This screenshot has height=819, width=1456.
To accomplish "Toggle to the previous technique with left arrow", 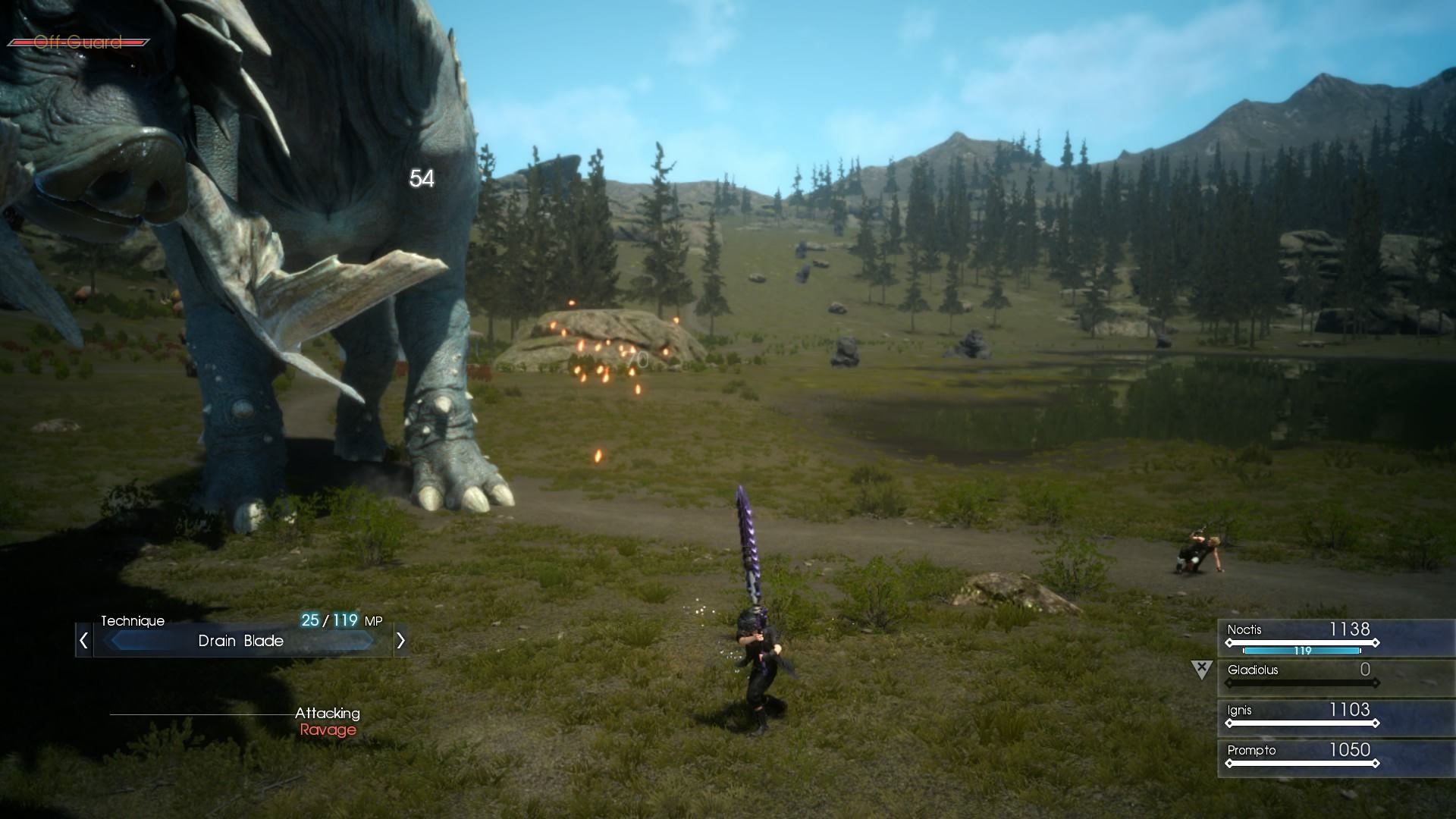I will pyautogui.click(x=83, y=641).
